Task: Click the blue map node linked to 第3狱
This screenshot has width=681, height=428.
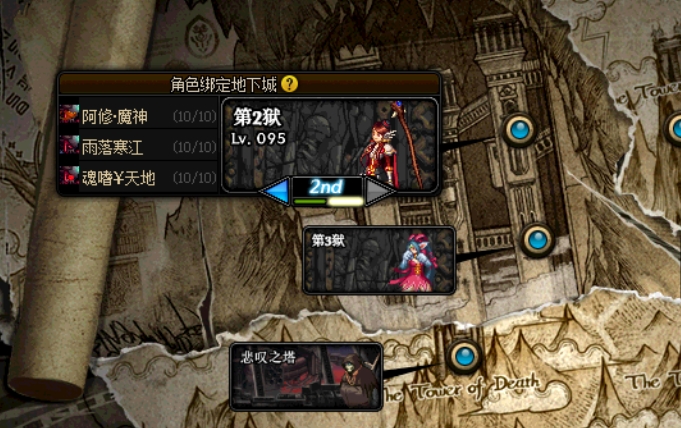Action: click(x=537, y=239)
